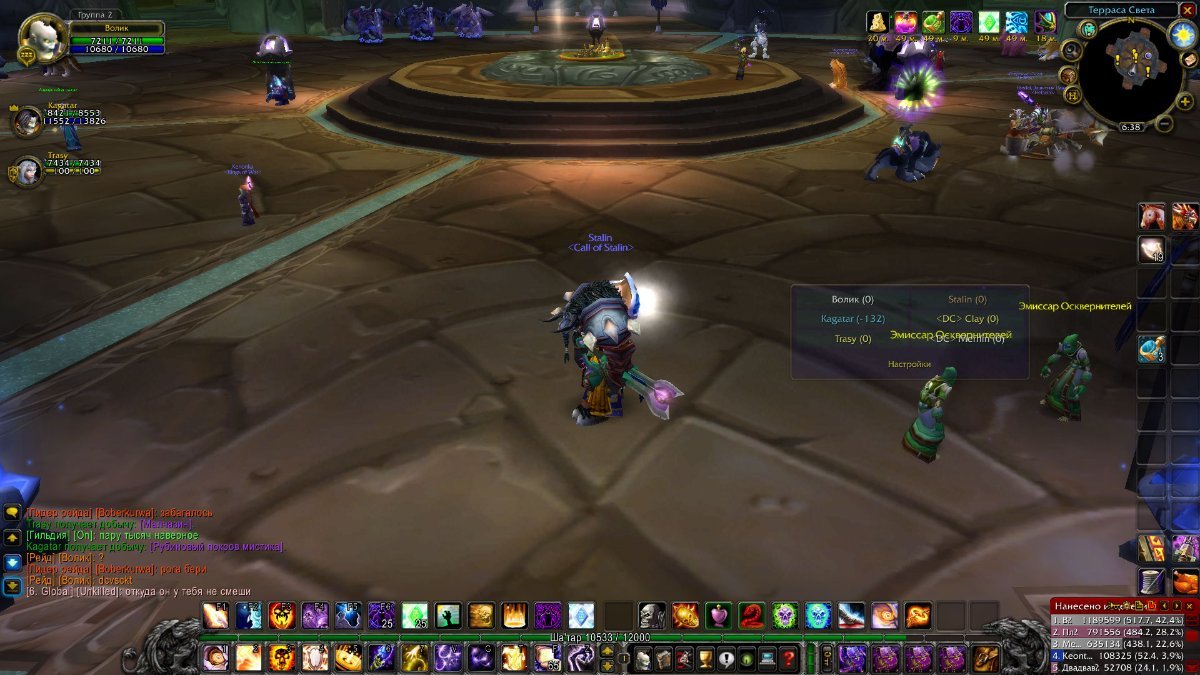Select Trasy's party portrait frame
The width and height of the screenshot is (1200, 675).
click(x=25, y=172)
